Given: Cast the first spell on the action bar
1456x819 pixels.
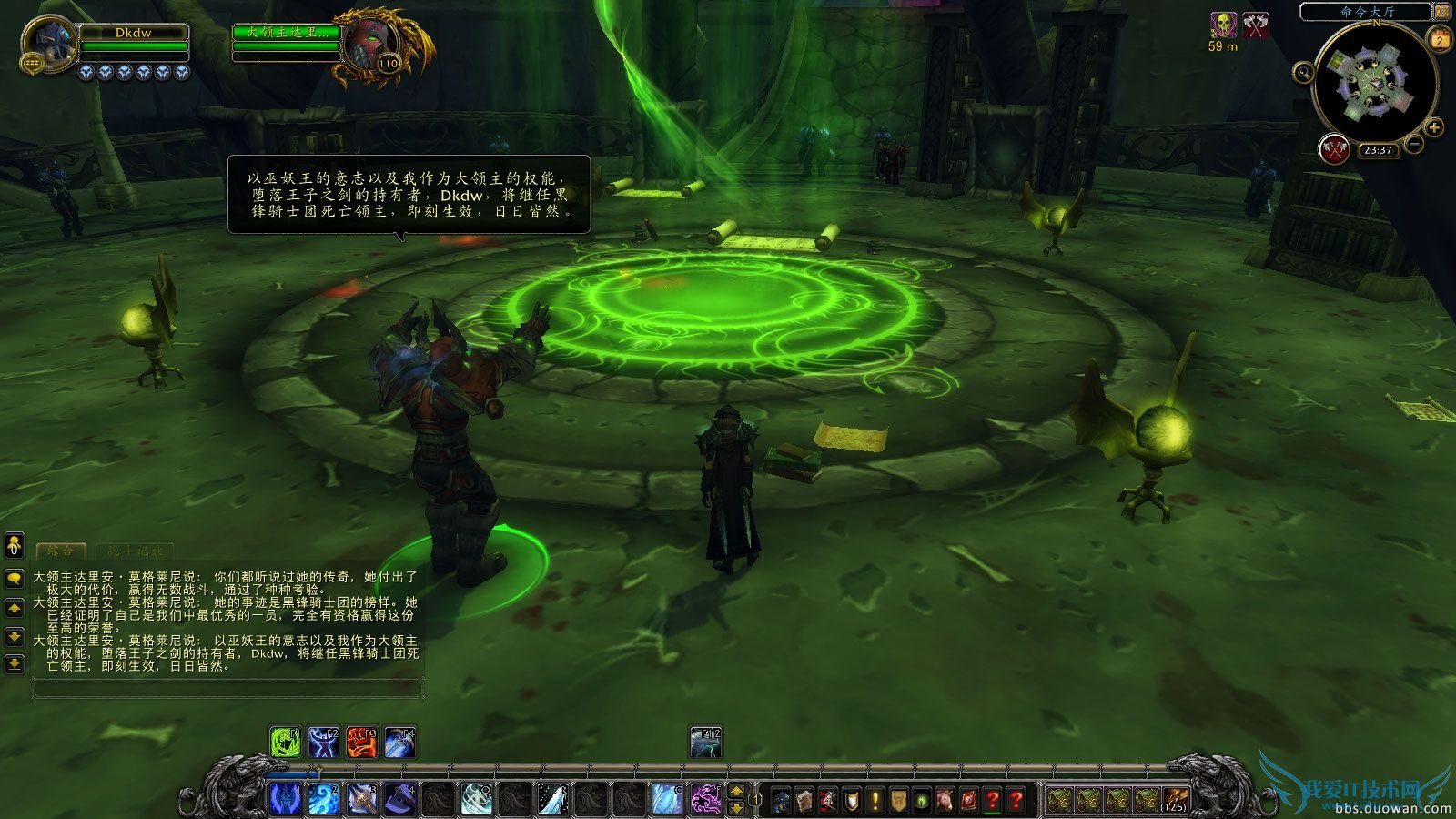Looking at the screenshot, I should tap(287, 795).
